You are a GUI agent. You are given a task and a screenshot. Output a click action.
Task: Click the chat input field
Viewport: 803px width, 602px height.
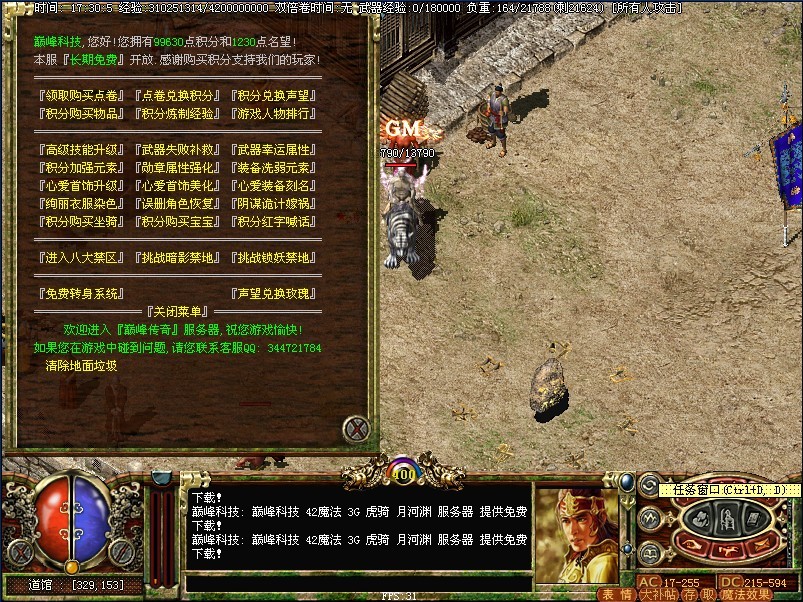coord(358,582)
